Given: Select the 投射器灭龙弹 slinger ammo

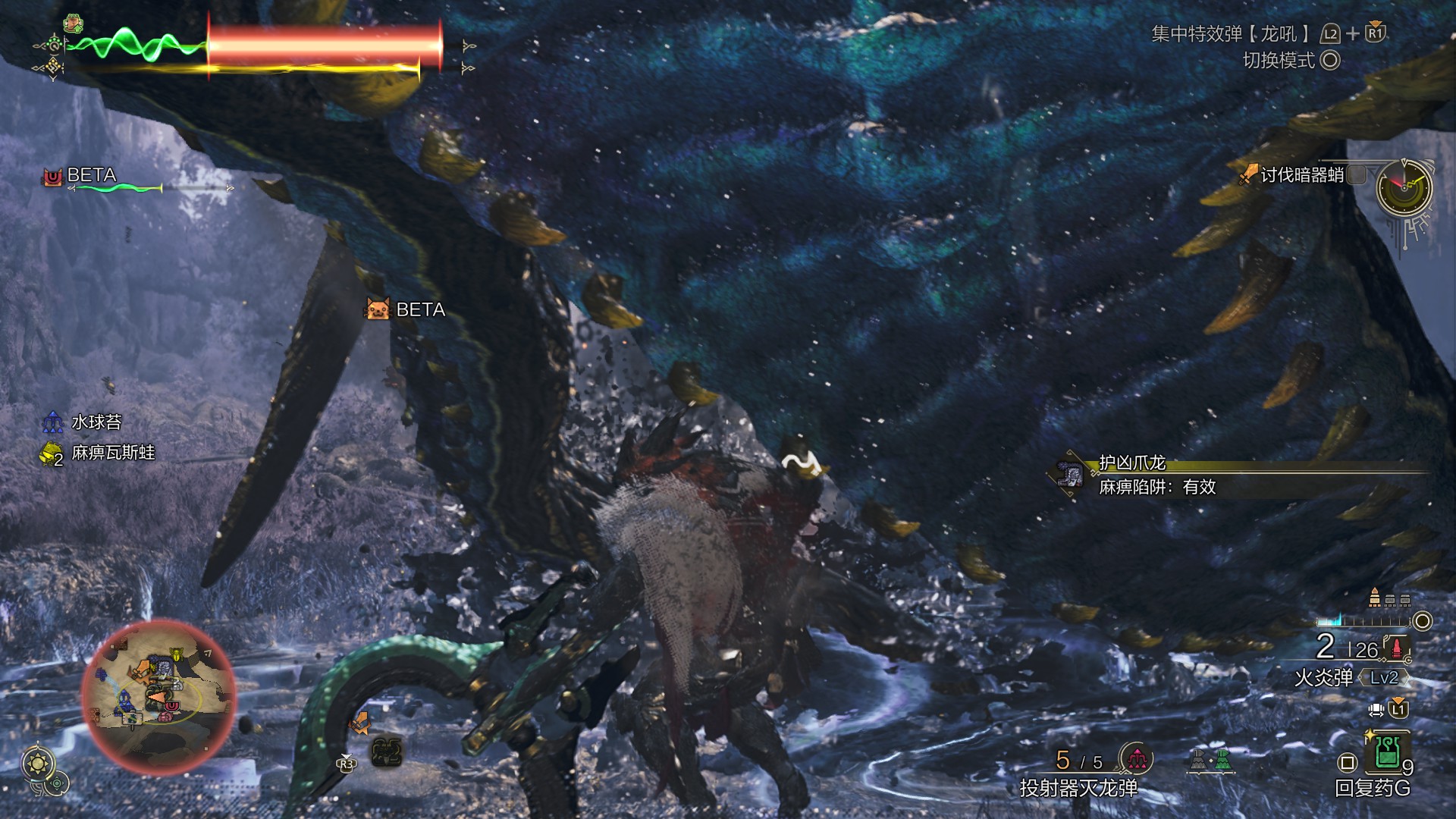Looking at the screenshot, I should click(x=1078, y=788).
